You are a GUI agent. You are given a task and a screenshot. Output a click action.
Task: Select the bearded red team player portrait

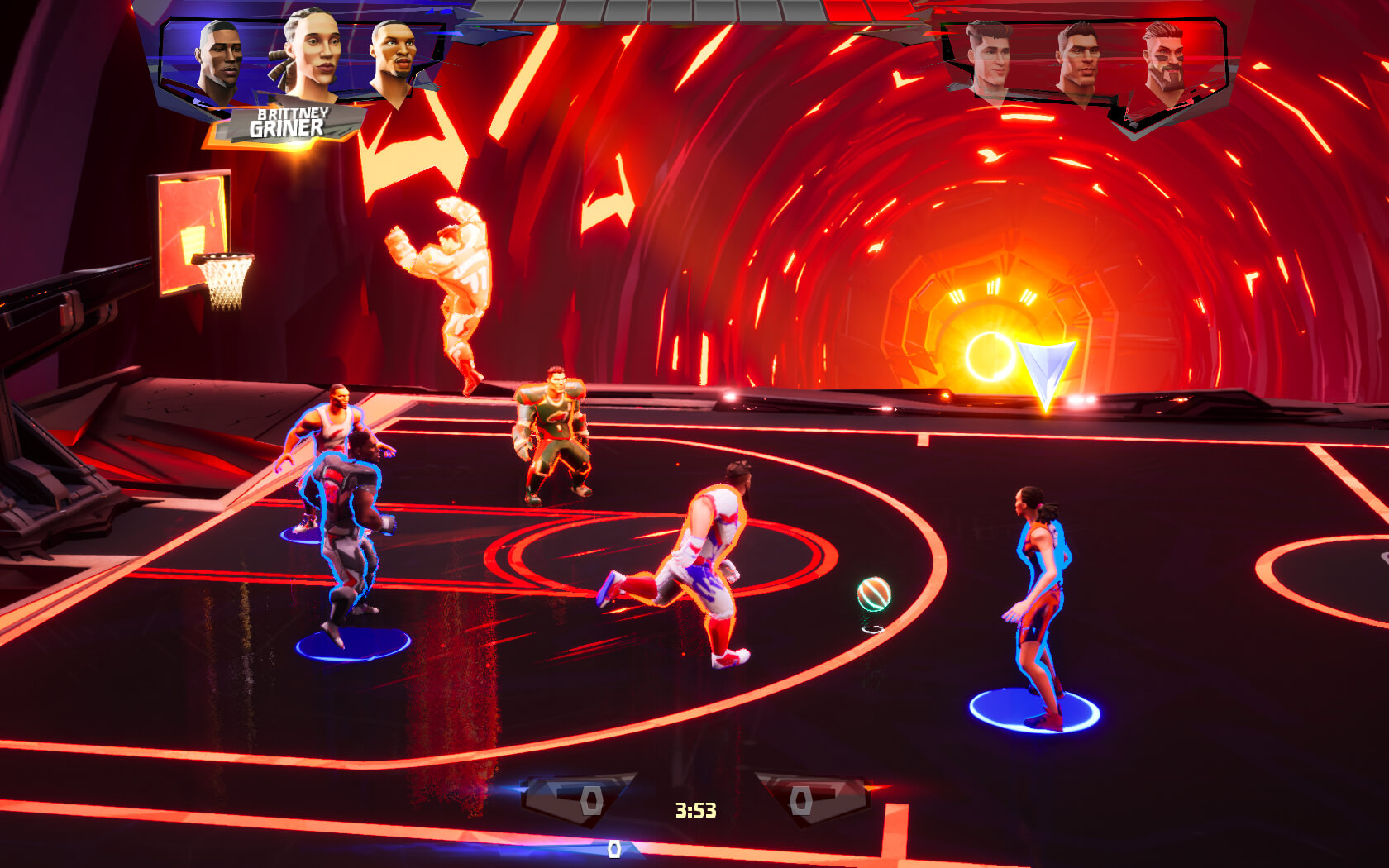tap(1164, 60)
